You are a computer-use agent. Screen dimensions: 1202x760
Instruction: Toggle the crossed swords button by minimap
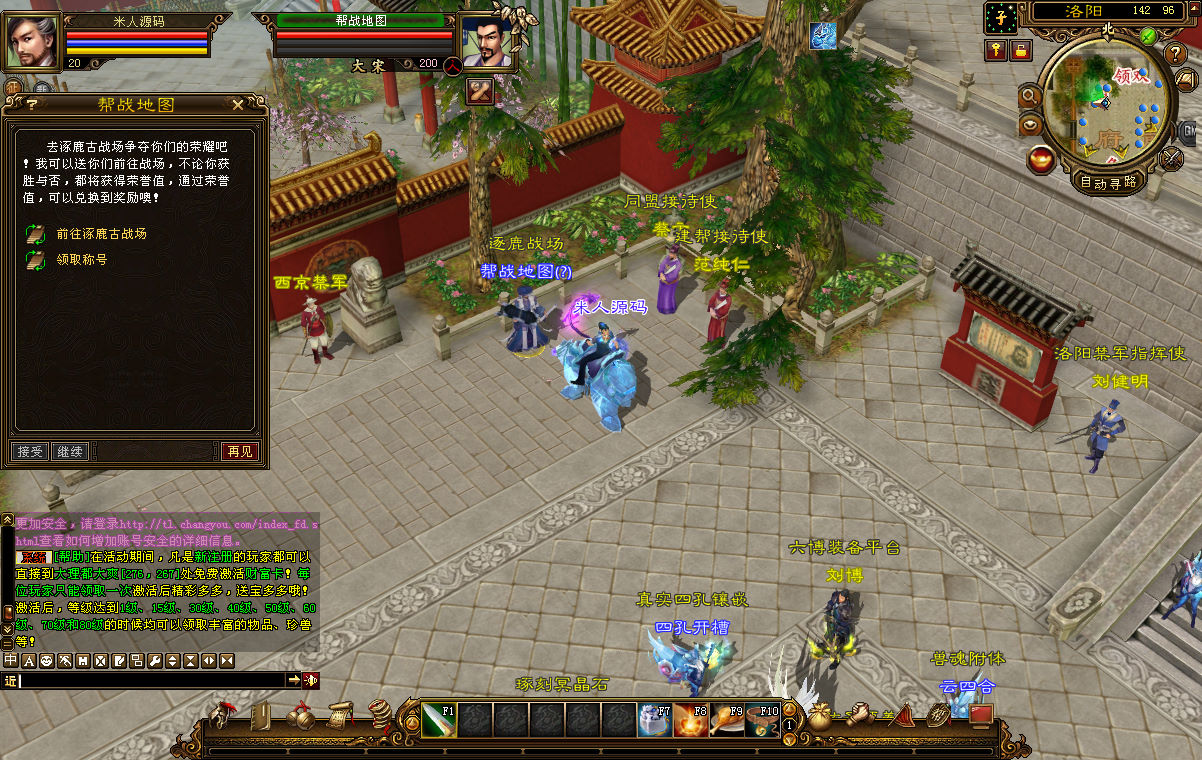point(1172,158)
